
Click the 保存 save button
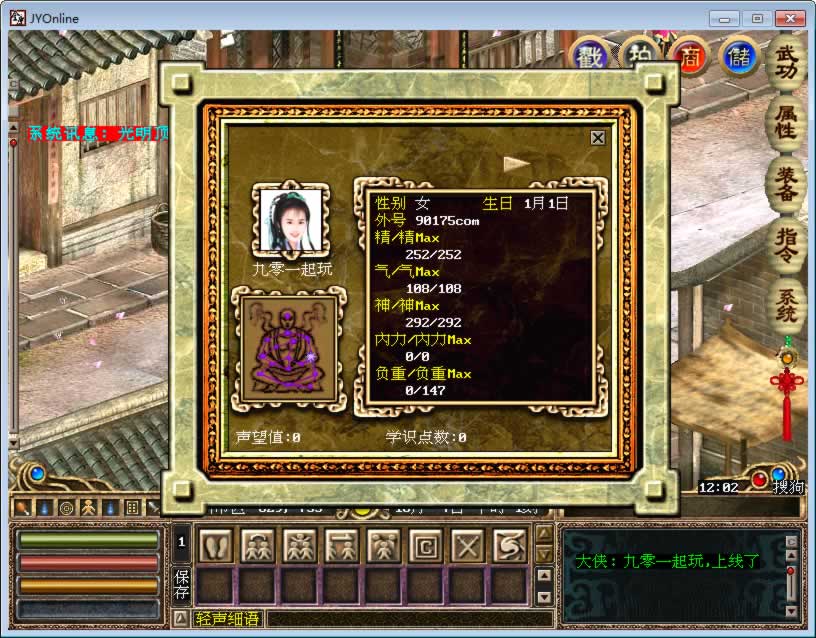click(x=182, y=584)
